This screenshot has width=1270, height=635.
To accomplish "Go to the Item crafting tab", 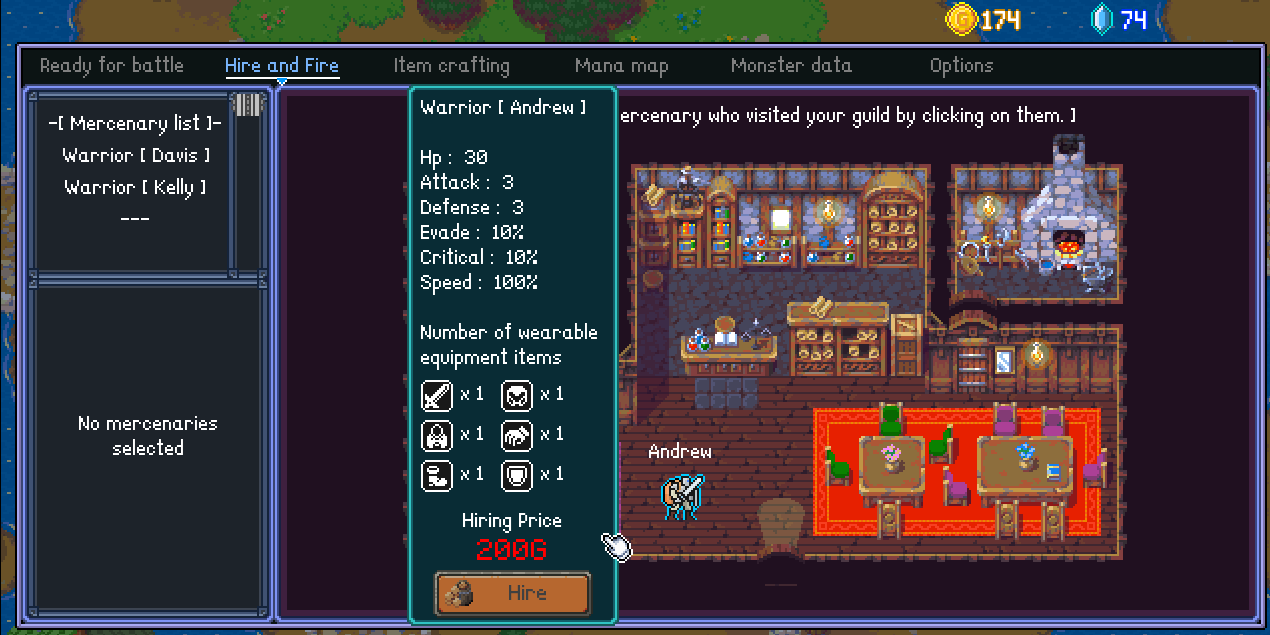I will (x=451, y=66).
